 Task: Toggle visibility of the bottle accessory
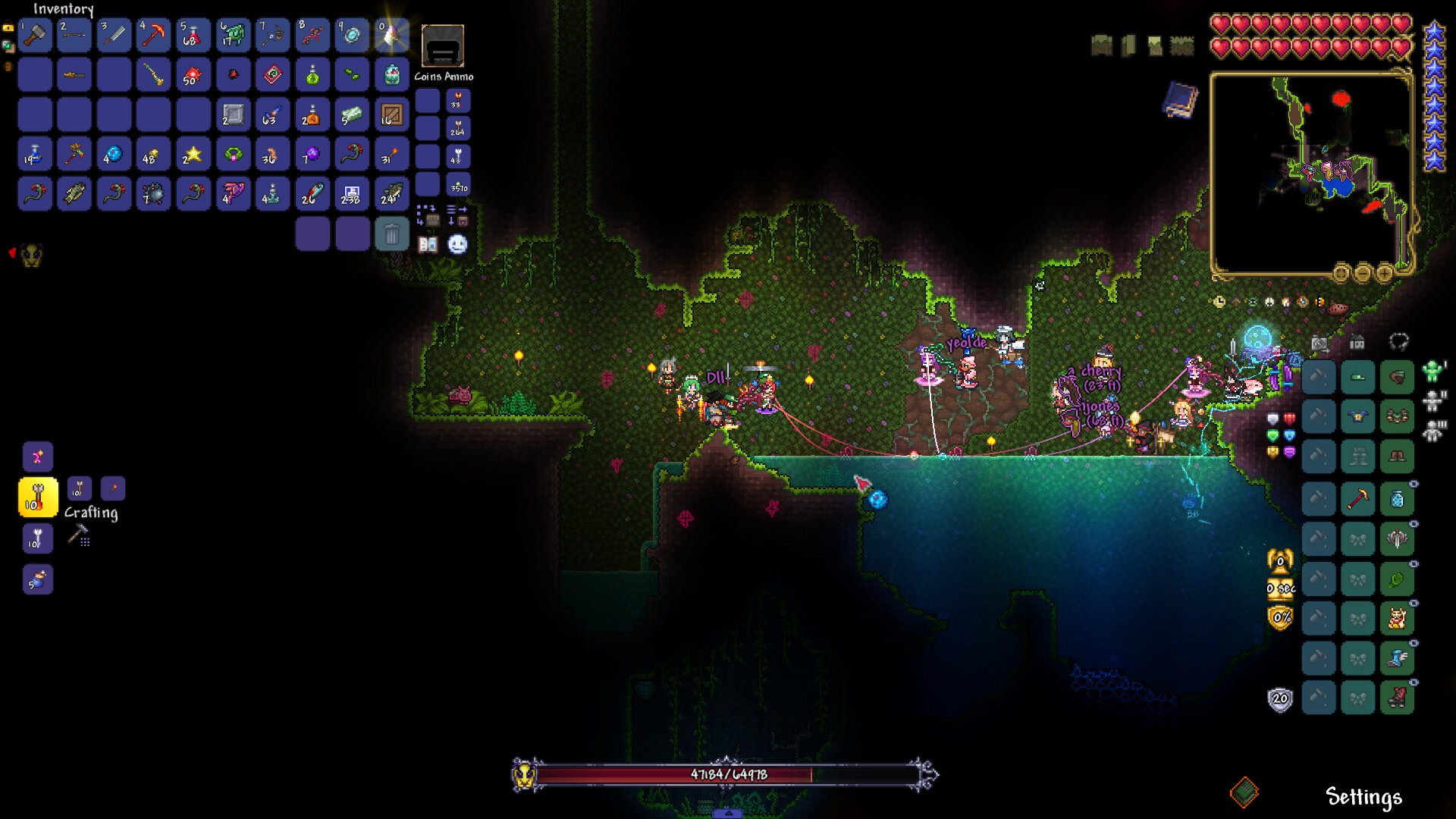(x=1414, y=485)
